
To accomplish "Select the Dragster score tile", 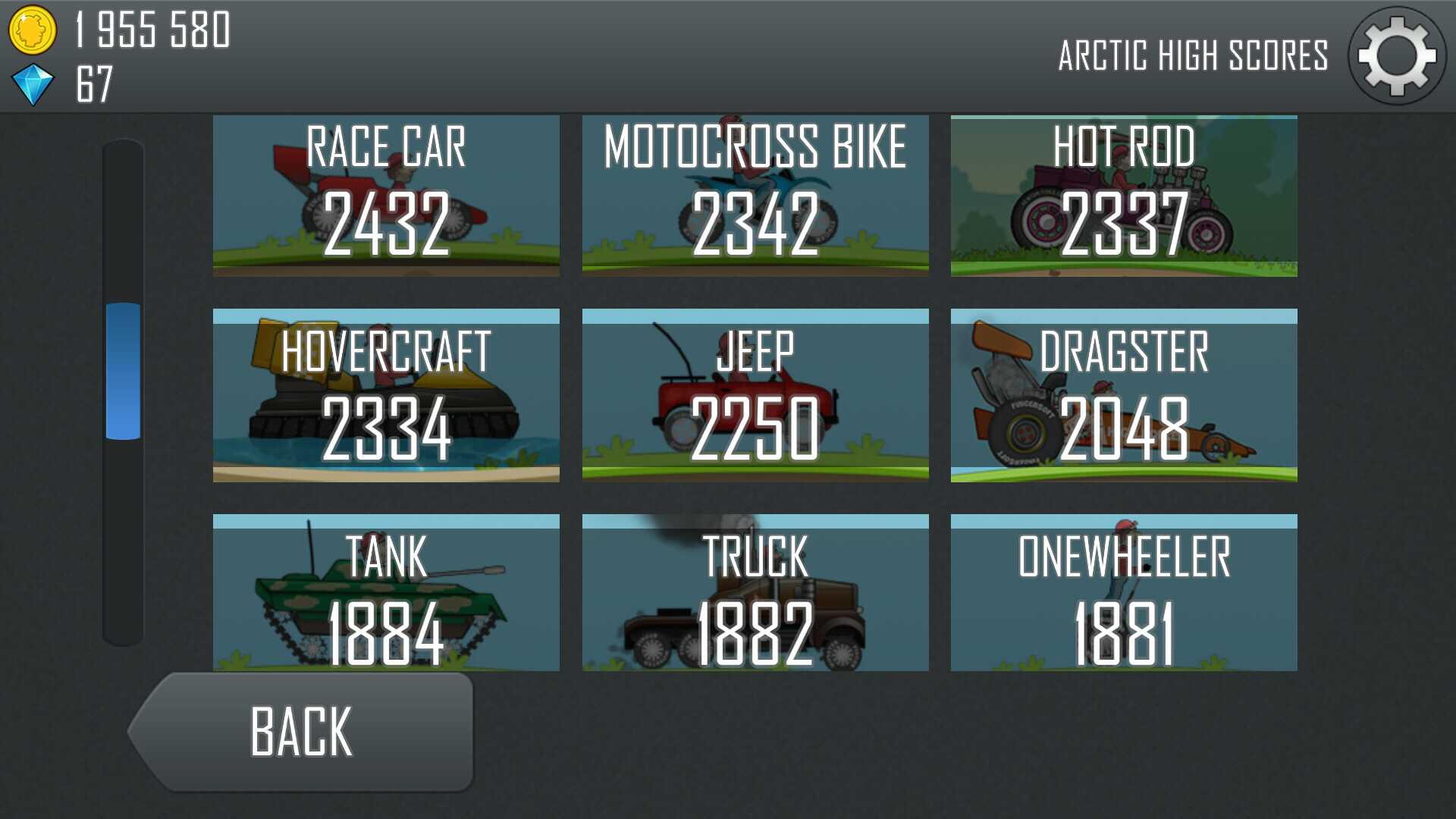I will tap(1124, 395).
